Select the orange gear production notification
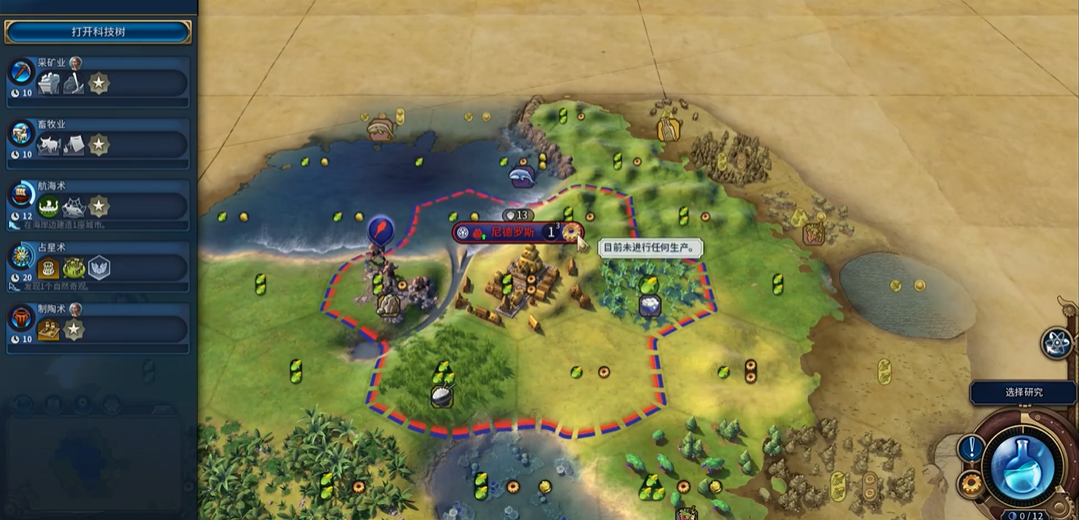Screen dimensions: 1079x520 [x=970, y=485]
